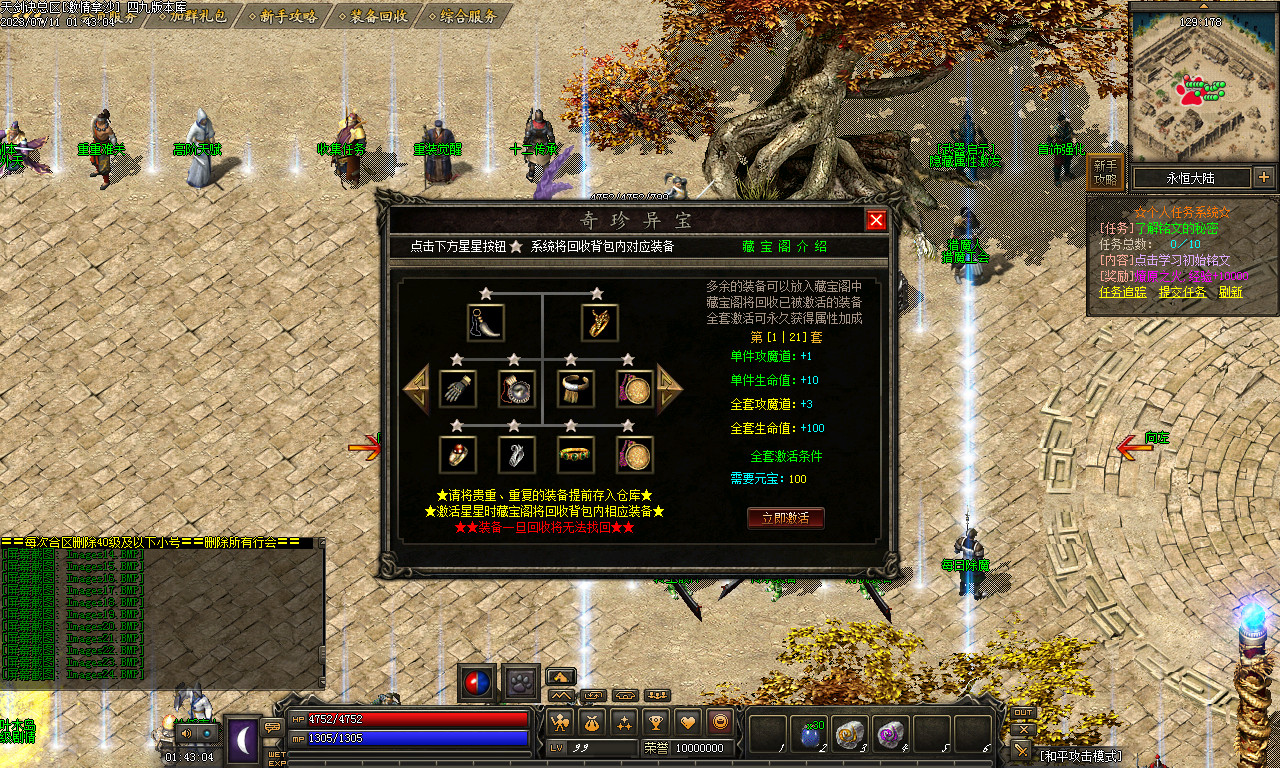Go to the previous treasure set page
This screenshot has height=768, width=1280.
click(x=416, y=388)
